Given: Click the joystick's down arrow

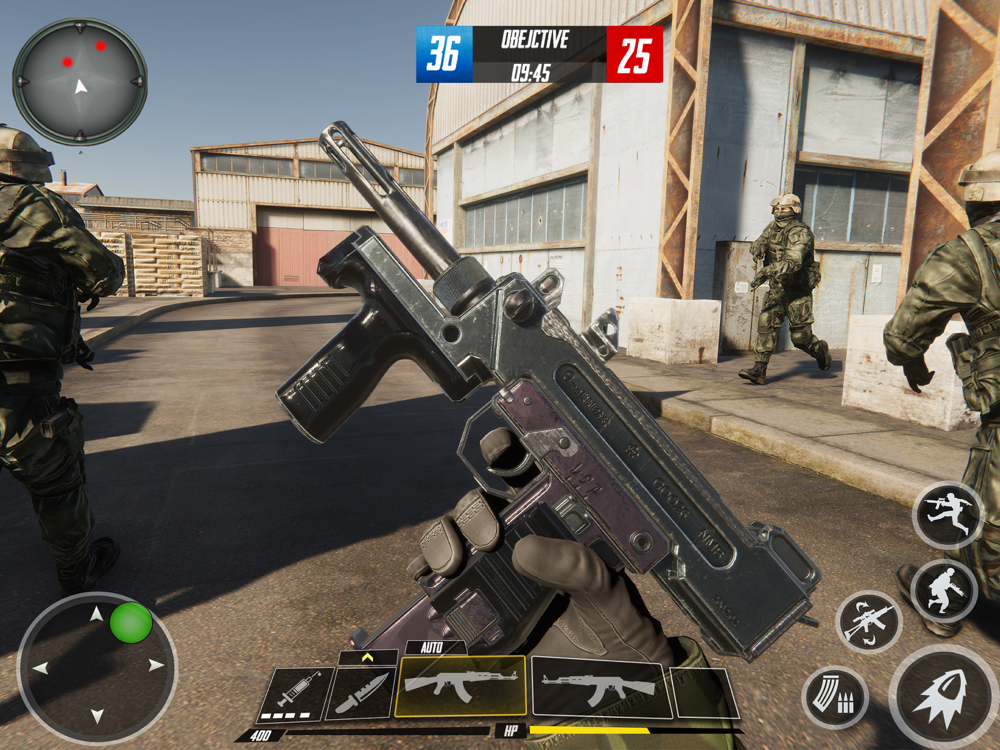Looking at the screenshot, I should (97, 715).
